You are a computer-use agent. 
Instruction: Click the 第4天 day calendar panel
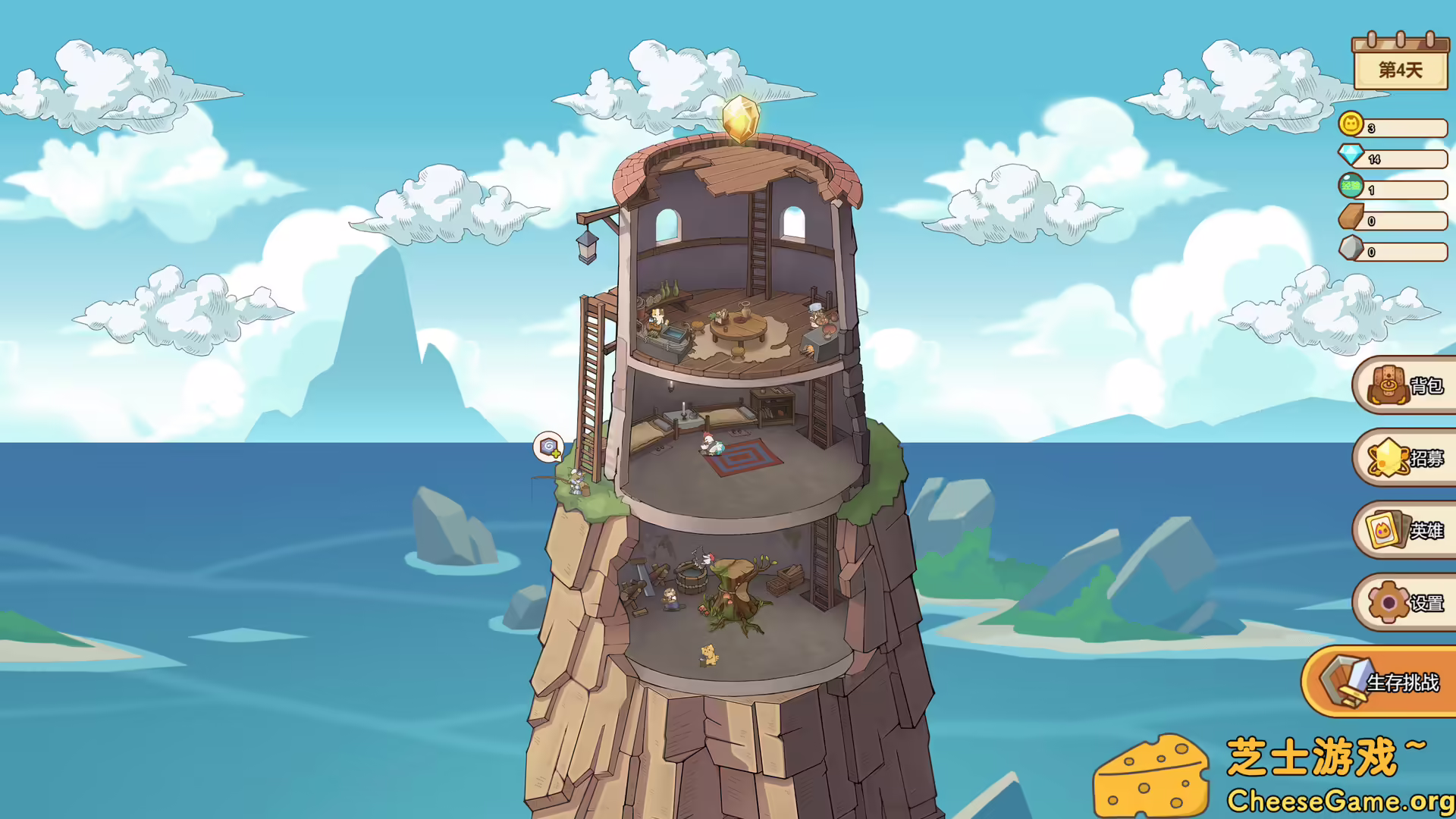[1402, 68]
